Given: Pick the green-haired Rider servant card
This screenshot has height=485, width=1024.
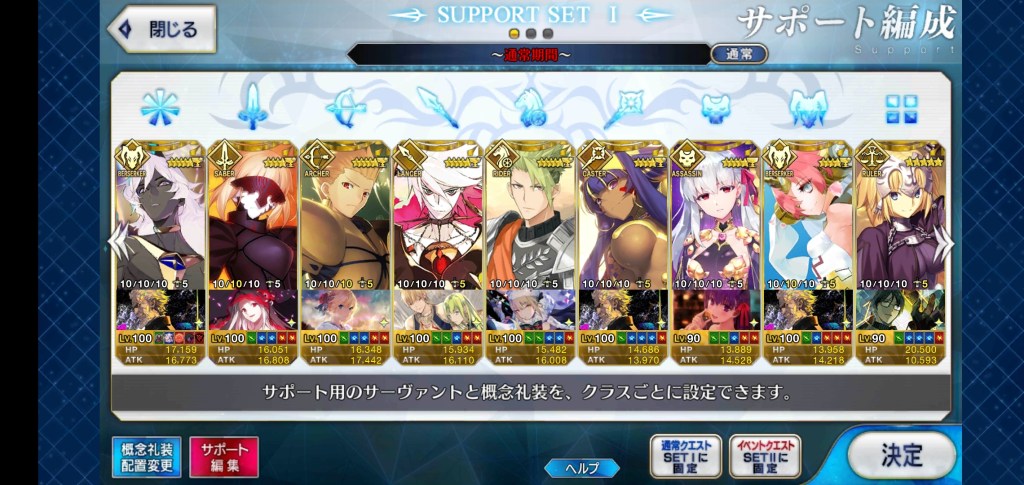Looking at the screenshot, I should click(530, 230).
